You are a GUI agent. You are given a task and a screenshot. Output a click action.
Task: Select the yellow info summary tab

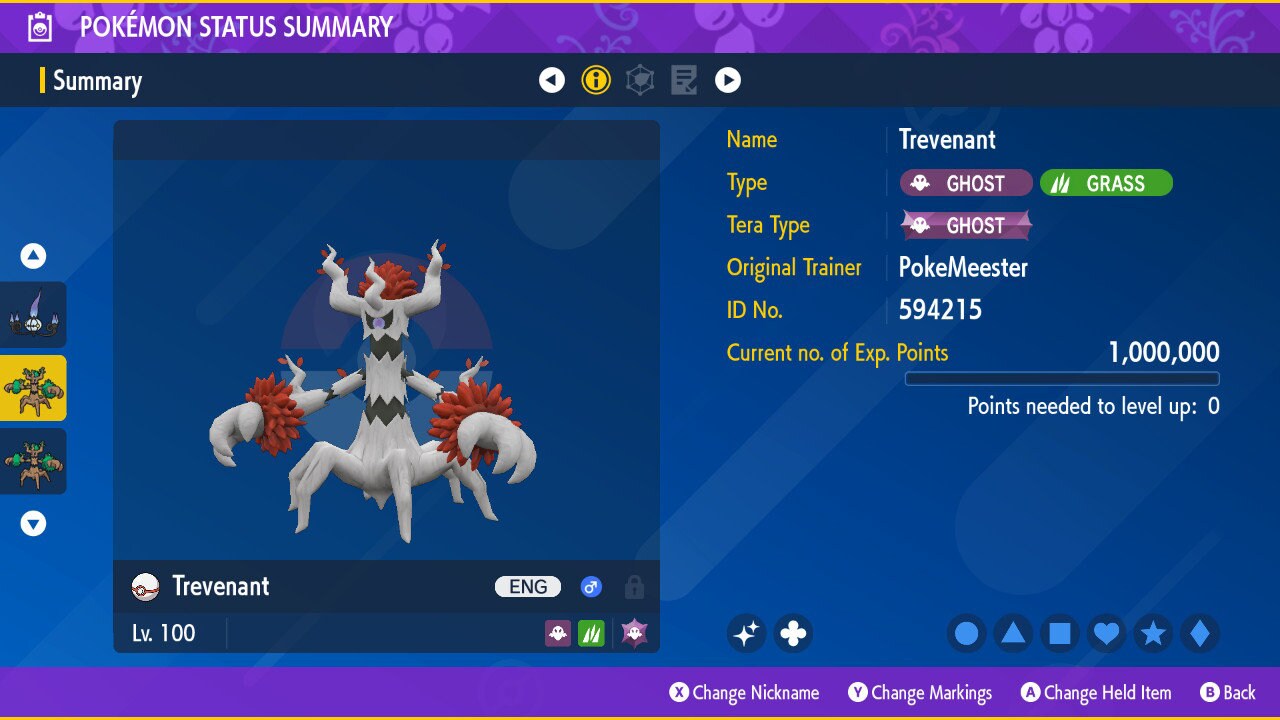pos(596,80)
